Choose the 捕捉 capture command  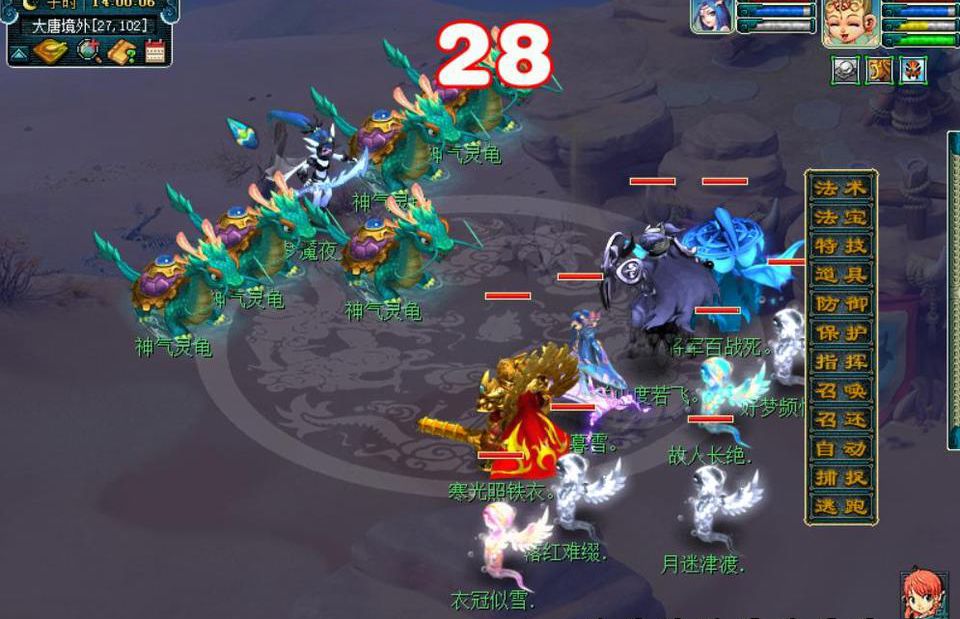click(841, 478)
